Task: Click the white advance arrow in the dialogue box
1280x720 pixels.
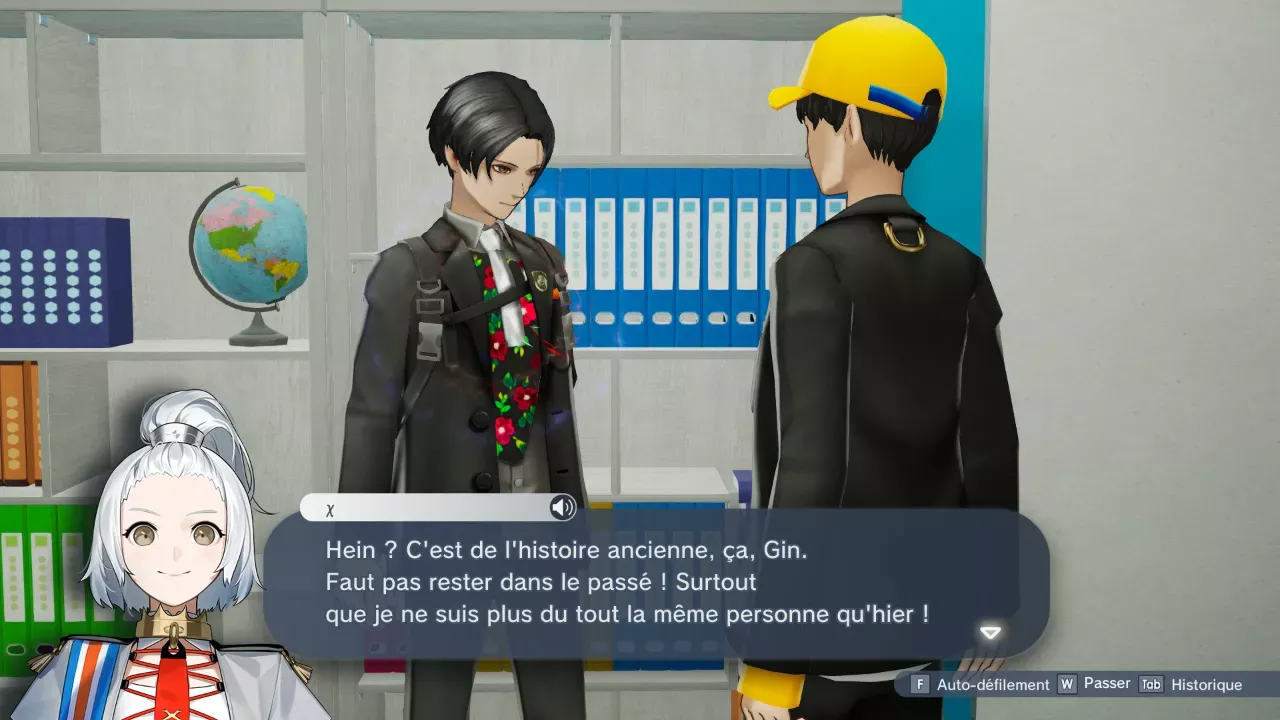Action: 988,631
